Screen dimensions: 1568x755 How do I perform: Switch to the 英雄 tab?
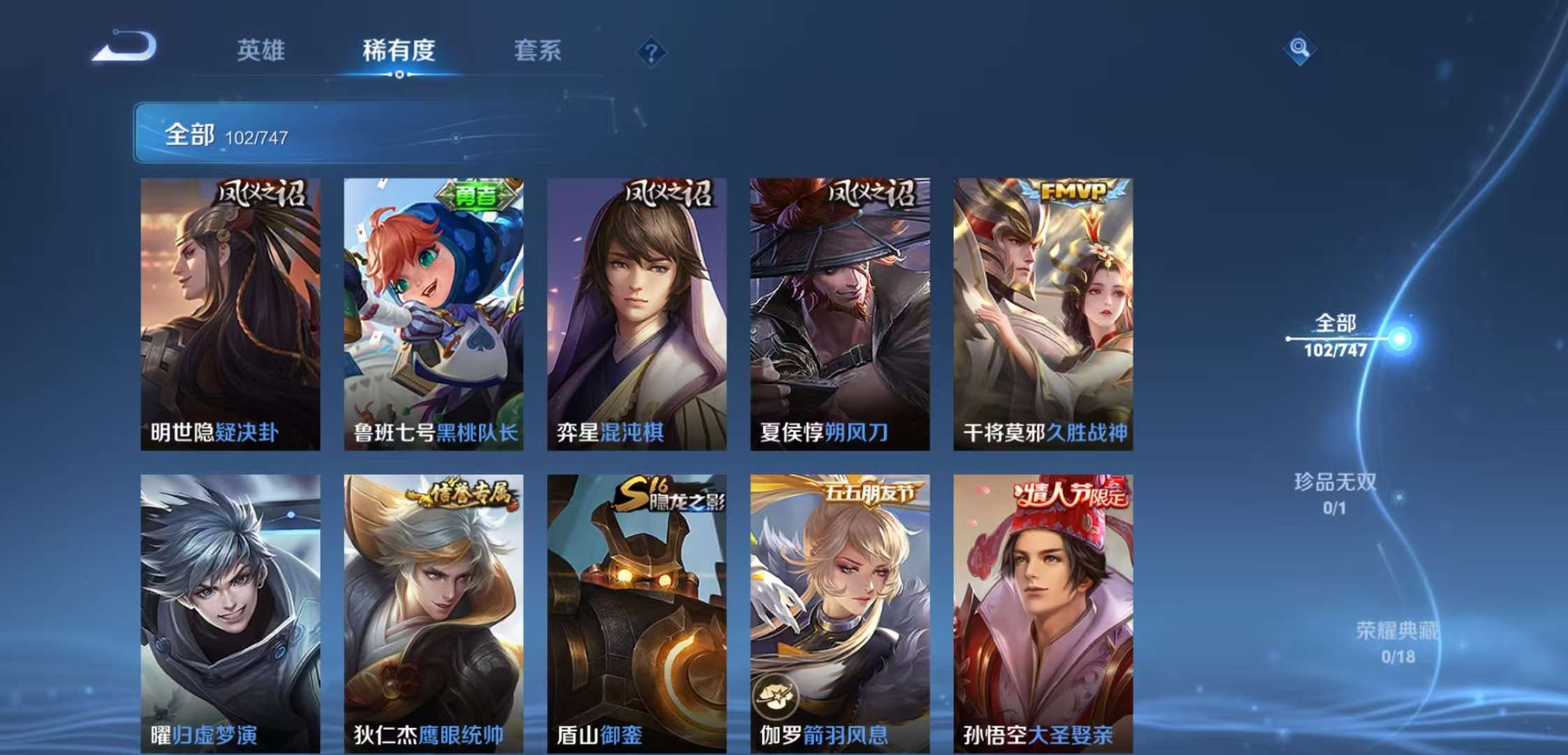pyautogui.click(x=261, y=51)
